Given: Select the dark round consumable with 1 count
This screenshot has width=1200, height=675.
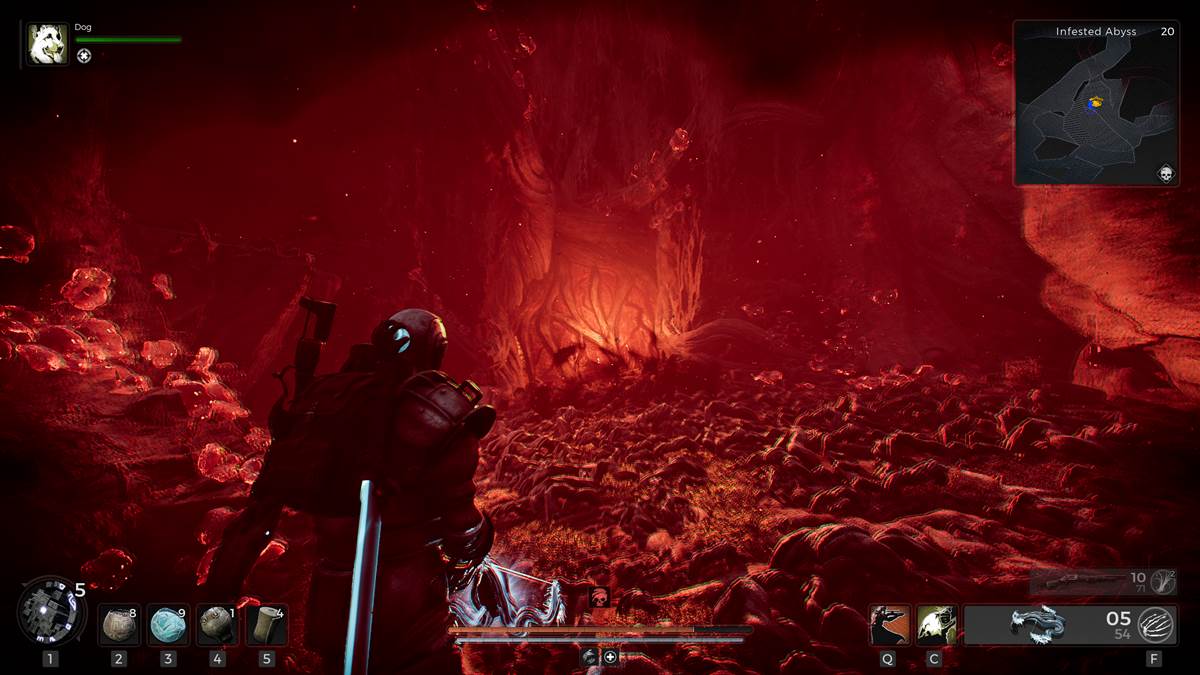Looking at the screenshot, I should pyautogui.click(x=217, y=625).
